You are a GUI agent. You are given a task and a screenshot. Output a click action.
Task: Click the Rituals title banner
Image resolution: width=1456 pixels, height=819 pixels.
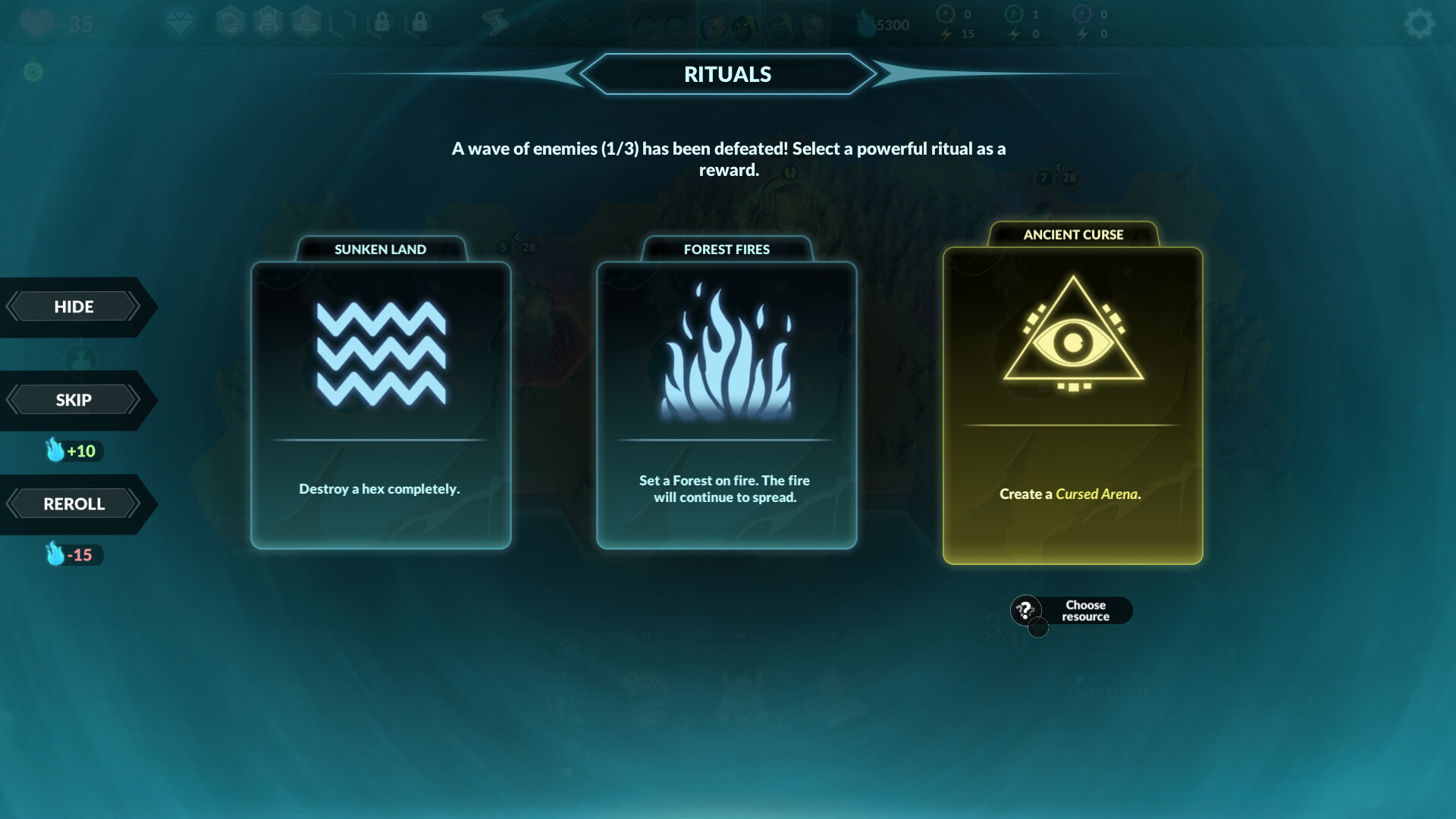tap(728, 74)
